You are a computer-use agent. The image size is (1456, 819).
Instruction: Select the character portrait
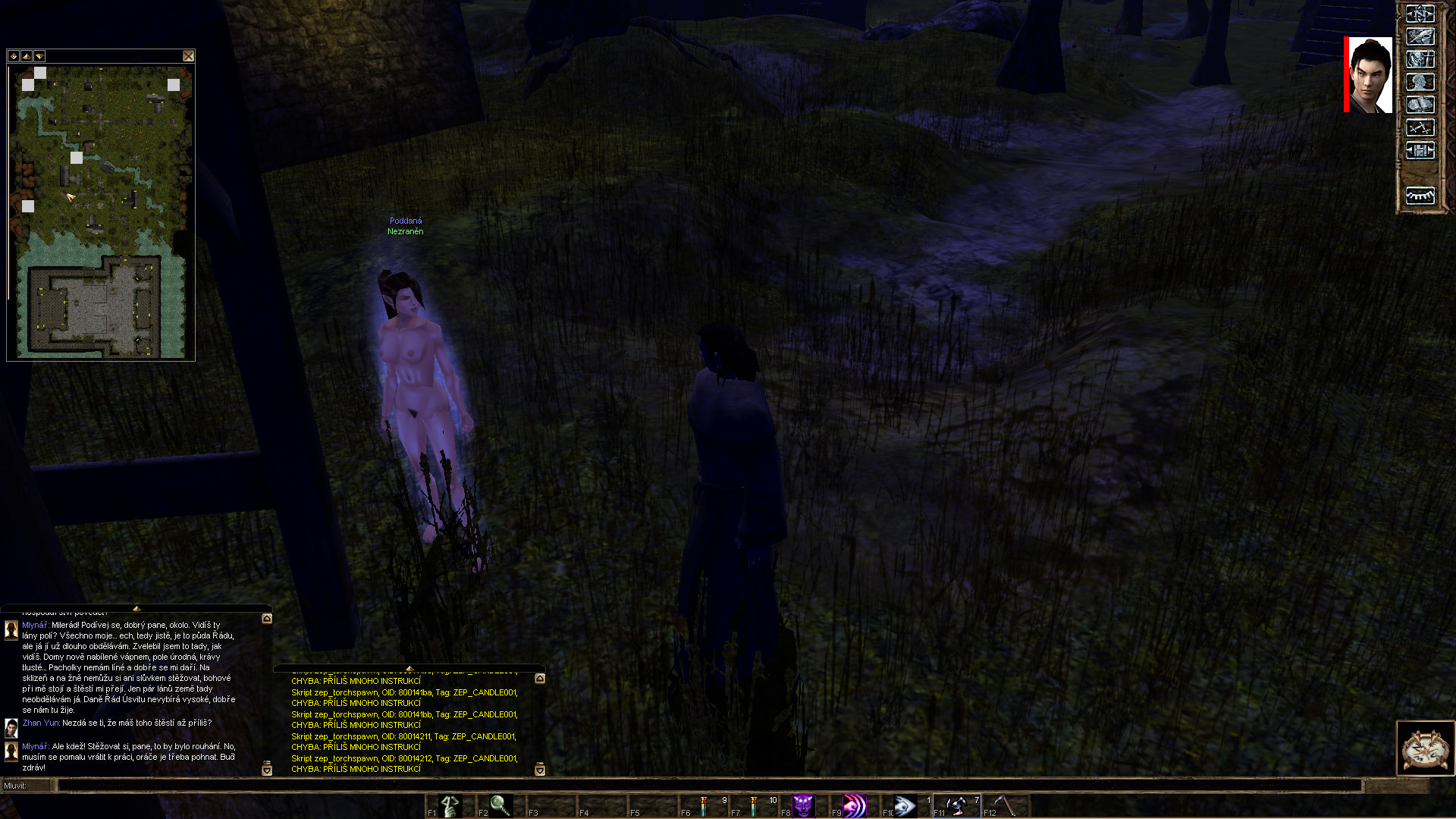pyautogui.click(x=1370, y=75)
